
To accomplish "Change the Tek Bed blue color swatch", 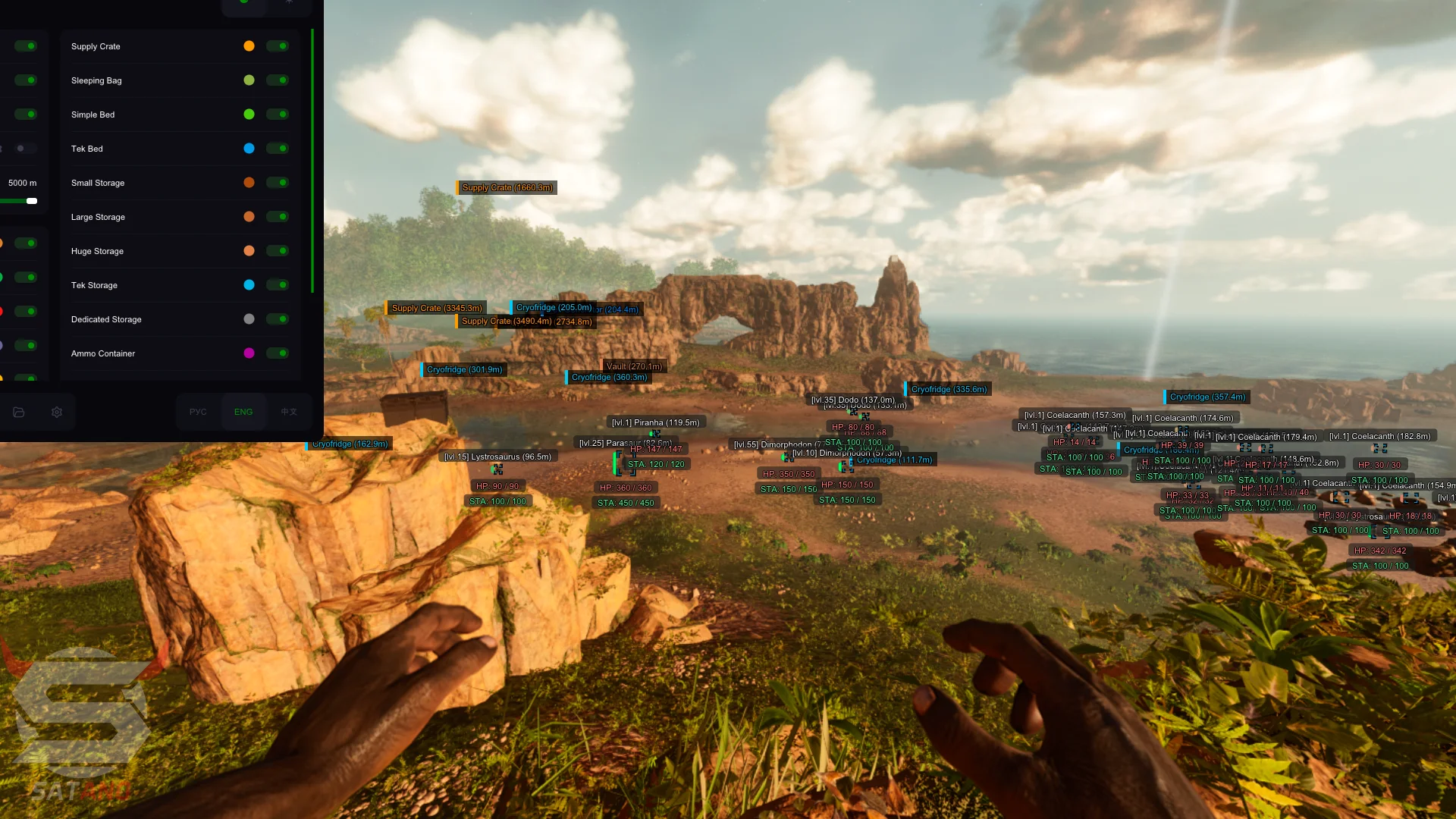I will (249, 149).
